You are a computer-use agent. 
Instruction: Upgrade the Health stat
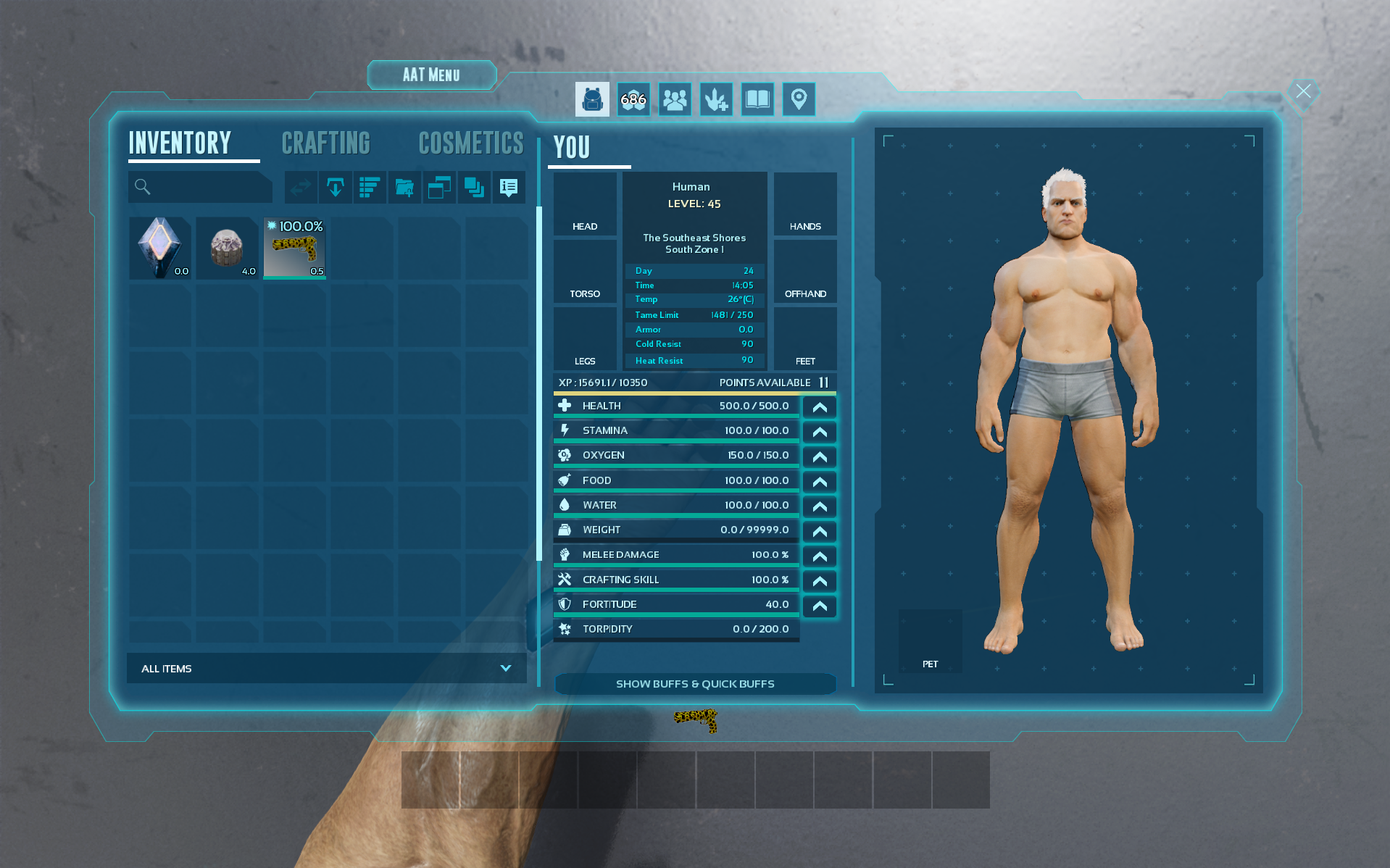[x=820, y=407]
